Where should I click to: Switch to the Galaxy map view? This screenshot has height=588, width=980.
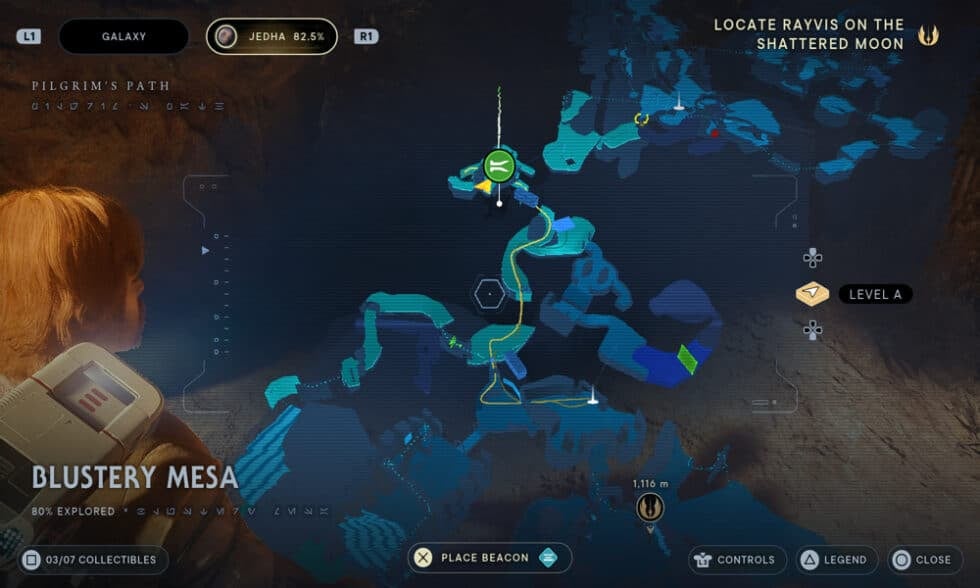124,37
